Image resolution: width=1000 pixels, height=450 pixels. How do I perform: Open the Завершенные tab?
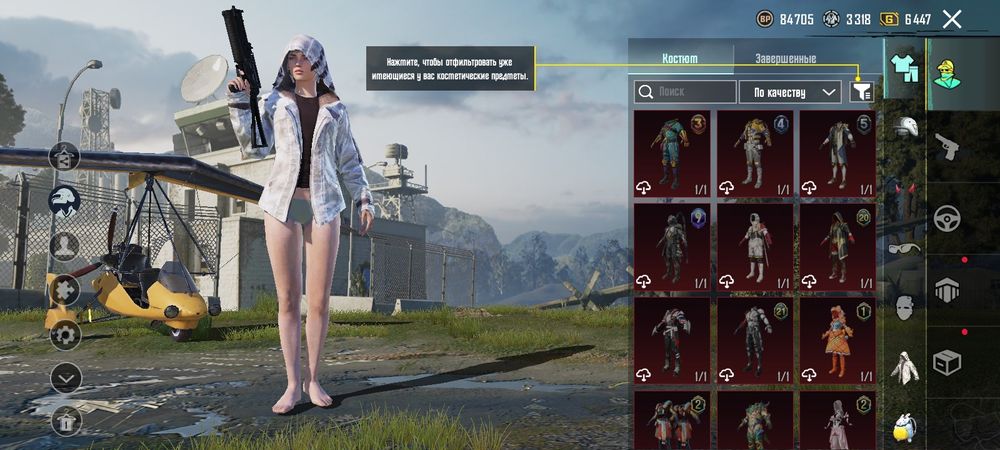pyautogui.click(x=784, y=59)
